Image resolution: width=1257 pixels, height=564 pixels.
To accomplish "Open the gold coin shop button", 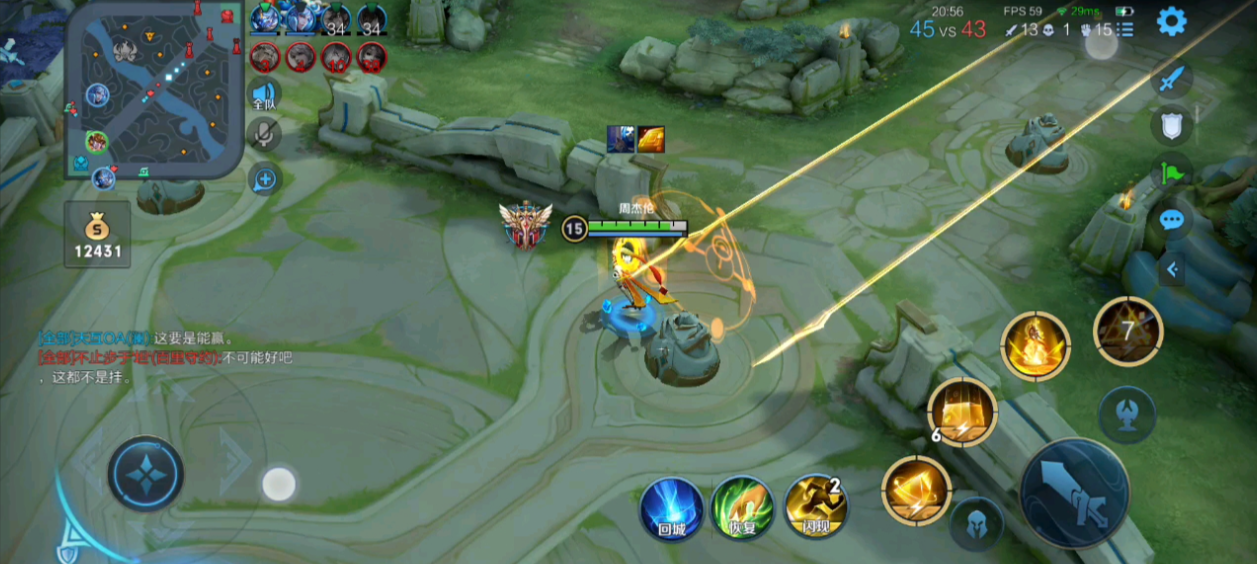I will tap(98, 235).
